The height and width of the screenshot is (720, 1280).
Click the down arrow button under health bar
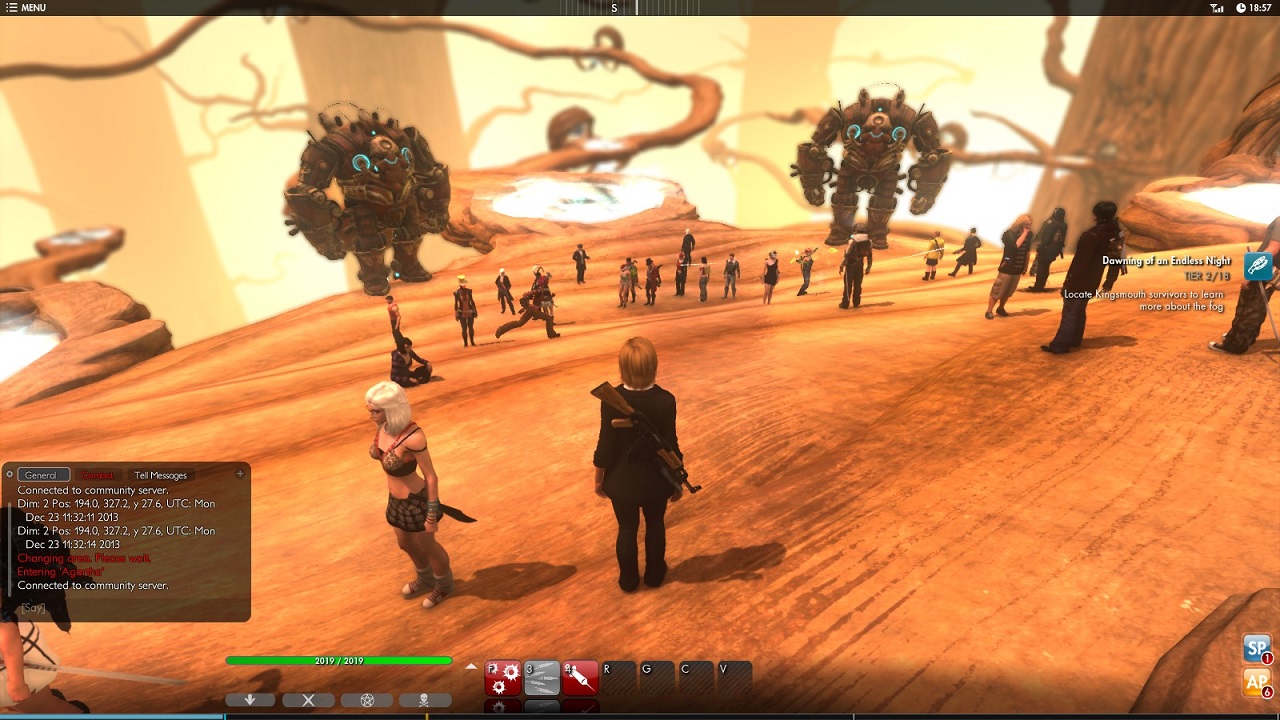(x=250, y=700)
